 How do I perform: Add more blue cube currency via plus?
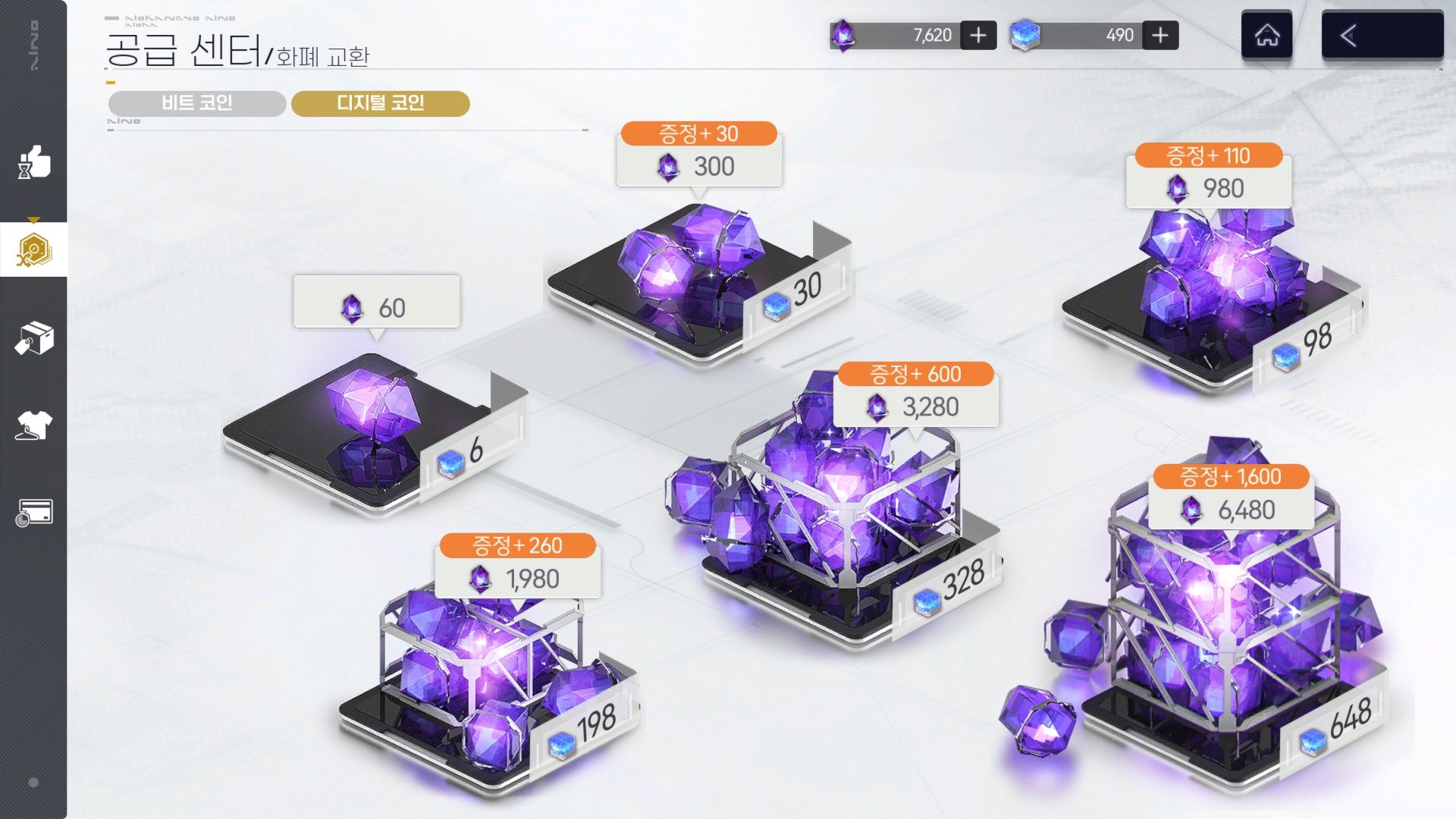coord(1160,36)
